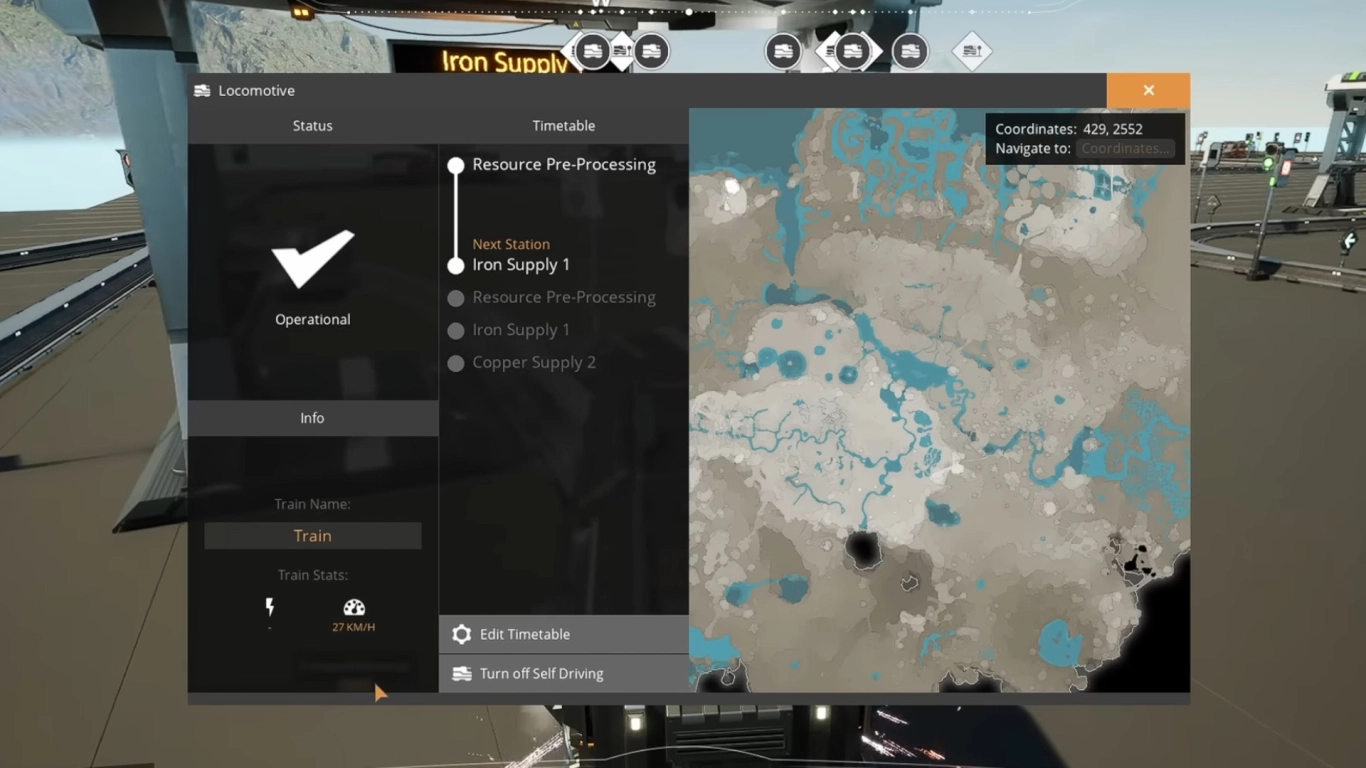Open the Edit Timetable button

pos(525,633)
